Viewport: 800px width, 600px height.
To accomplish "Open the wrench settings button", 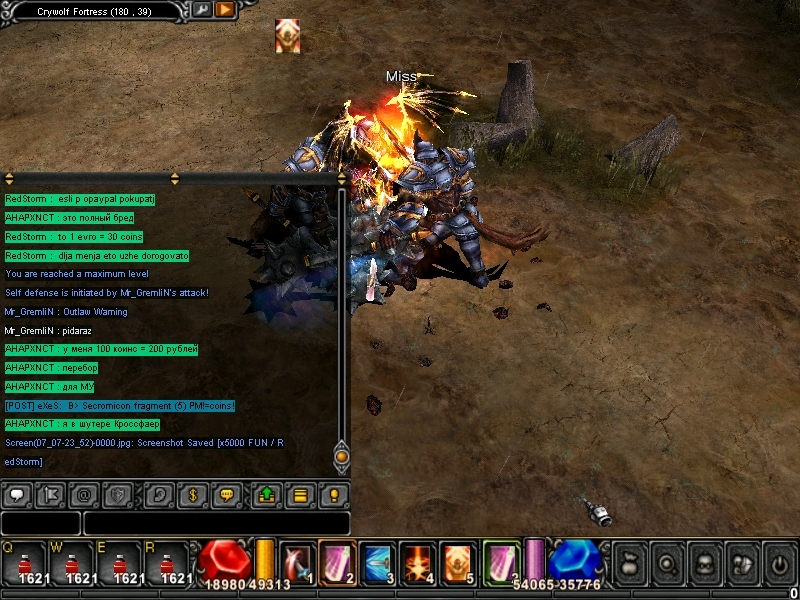I will 202,10.
